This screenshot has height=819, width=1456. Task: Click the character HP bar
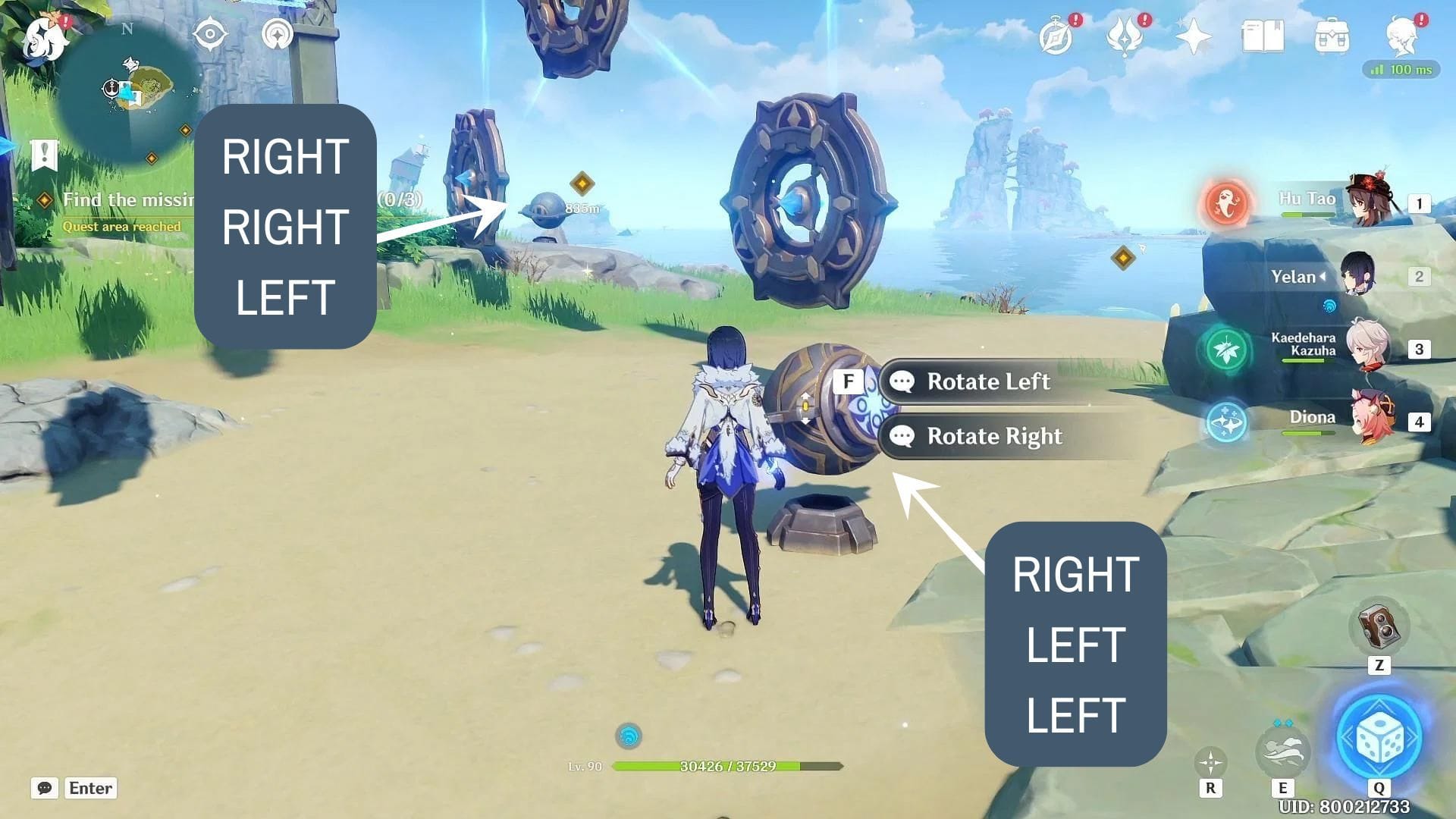click(728, 765)
